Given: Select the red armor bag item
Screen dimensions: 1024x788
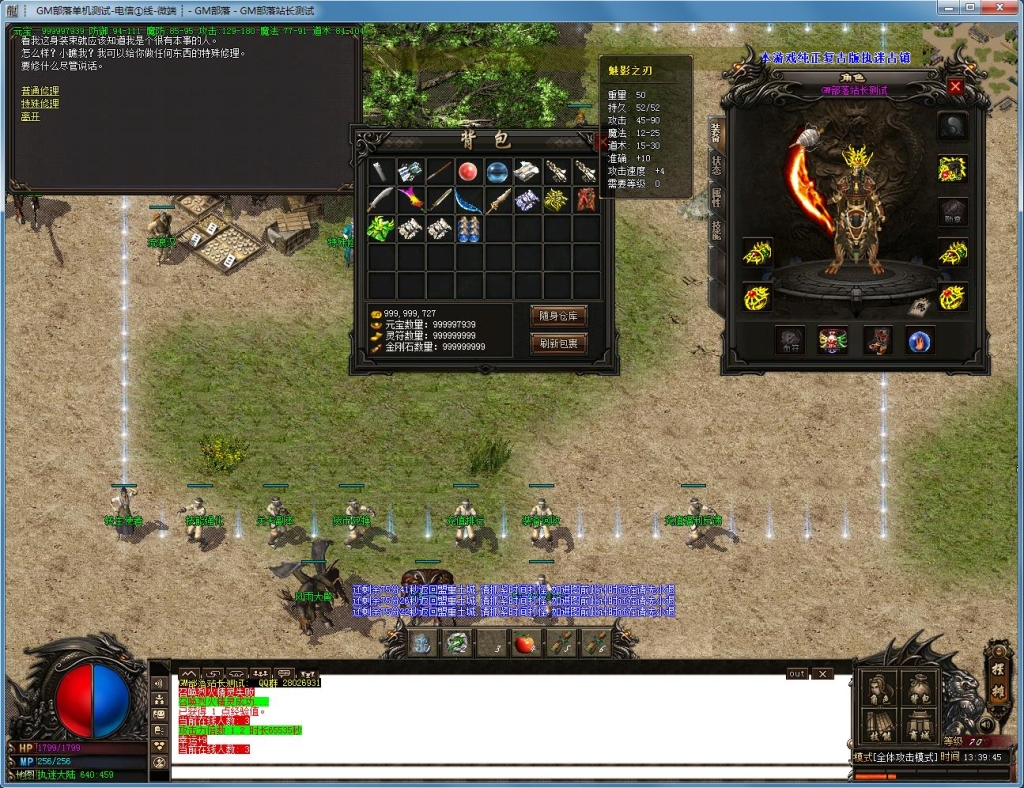Looking at the screenshot, I should 586,200.
